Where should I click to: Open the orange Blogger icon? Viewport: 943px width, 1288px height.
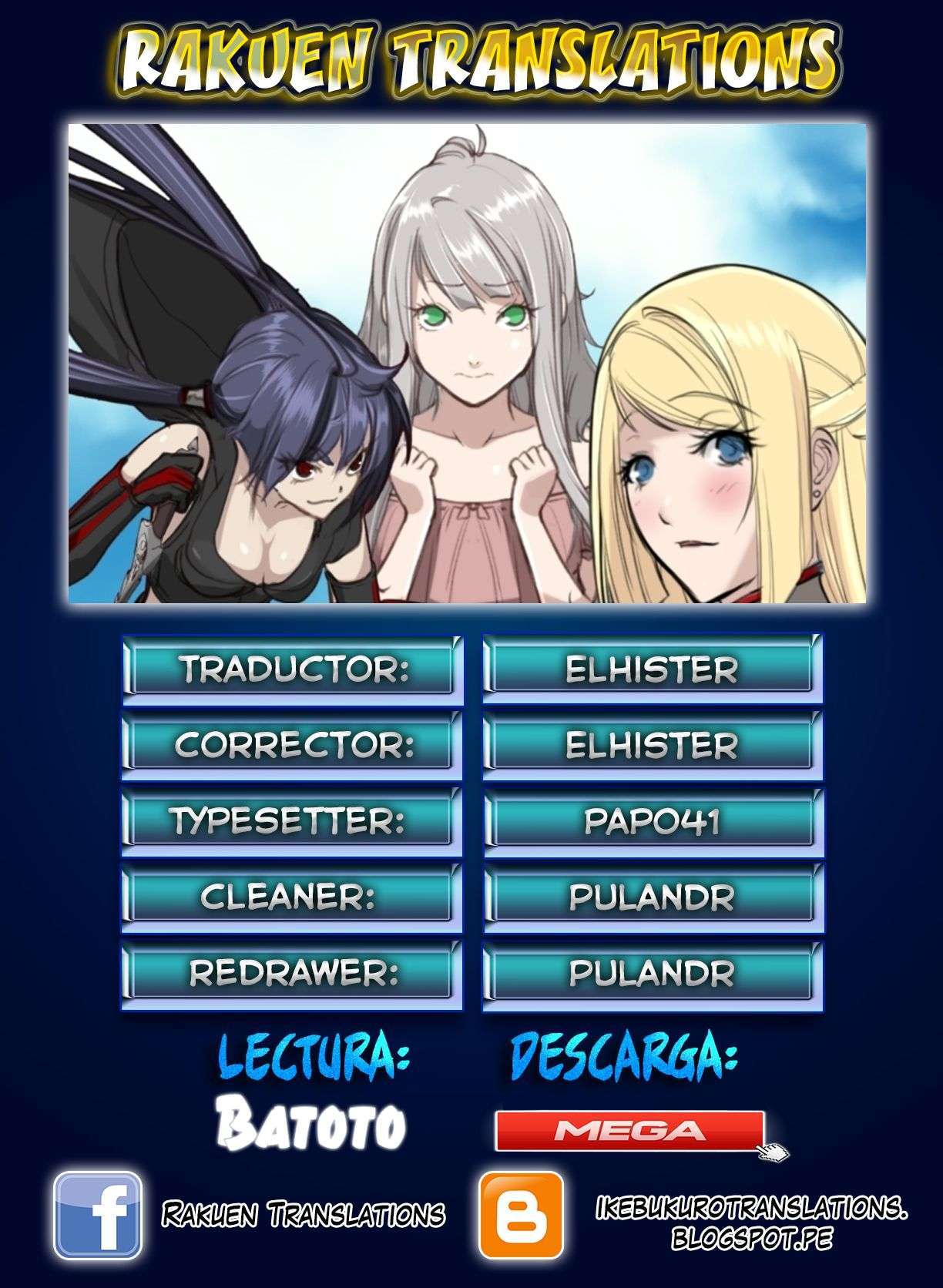pos(522,1215)
